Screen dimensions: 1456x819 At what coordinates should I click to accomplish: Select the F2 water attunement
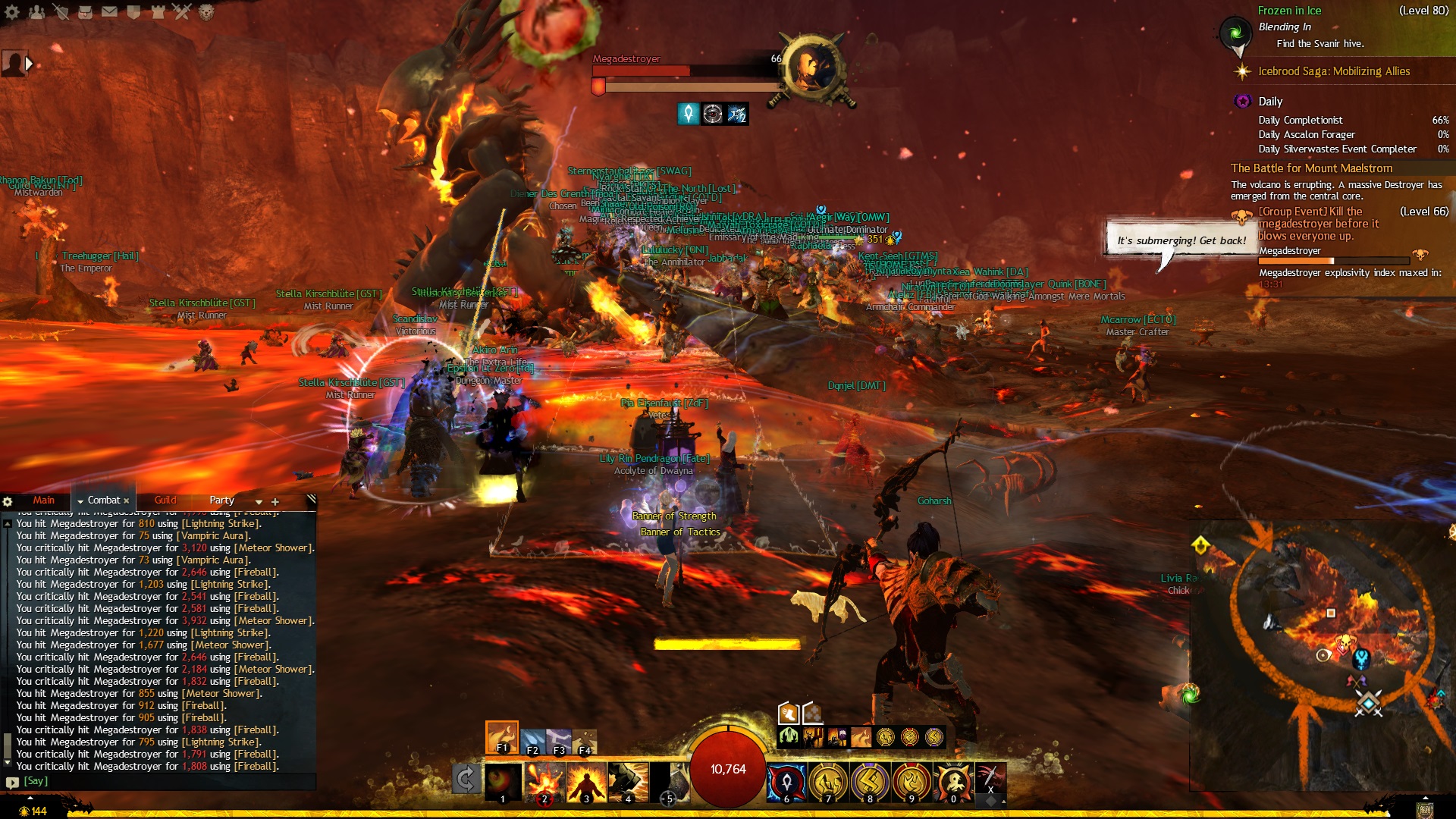click(533, 741)
